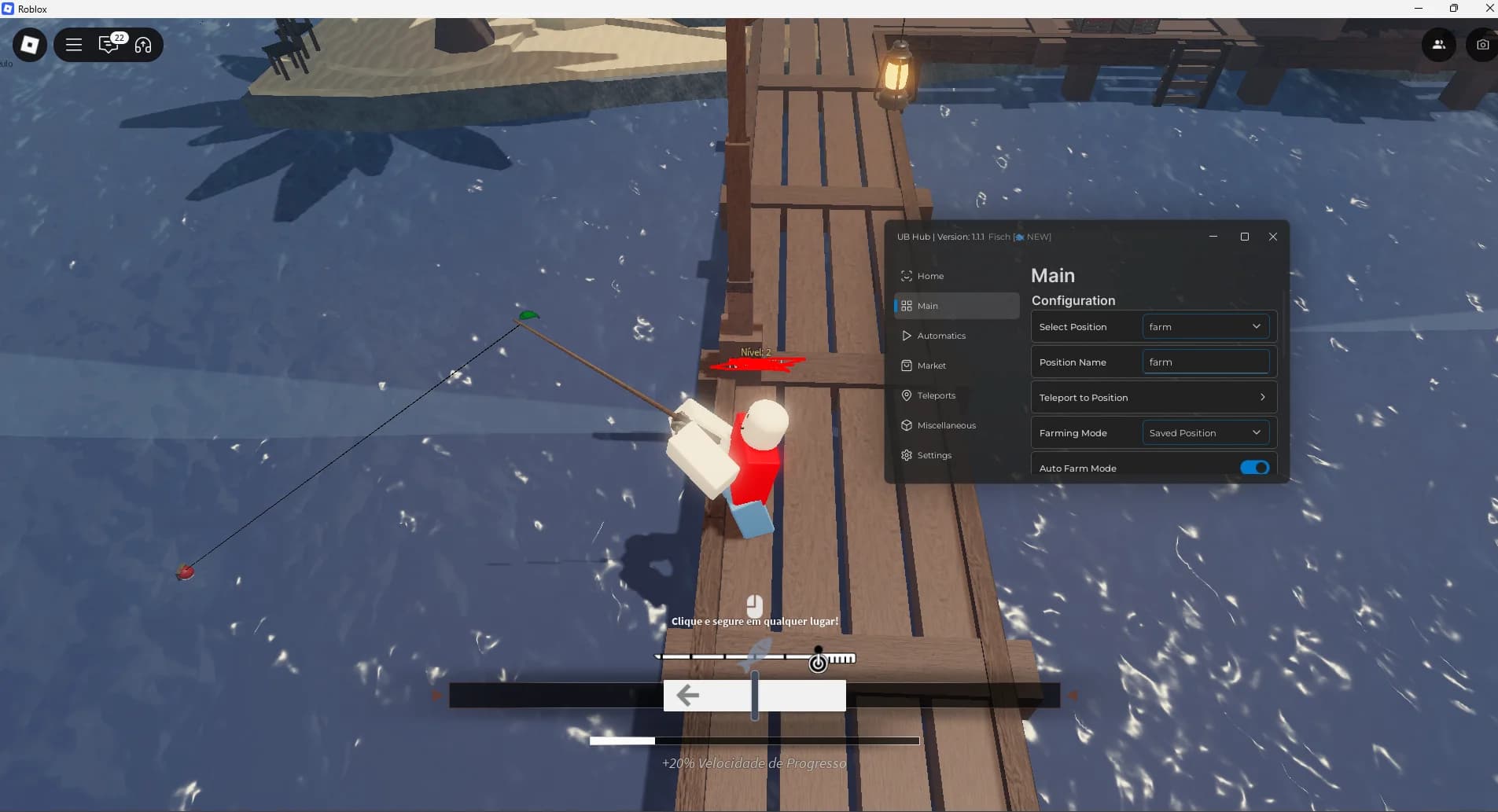Open the Roblox menu icon top-left

29,45
